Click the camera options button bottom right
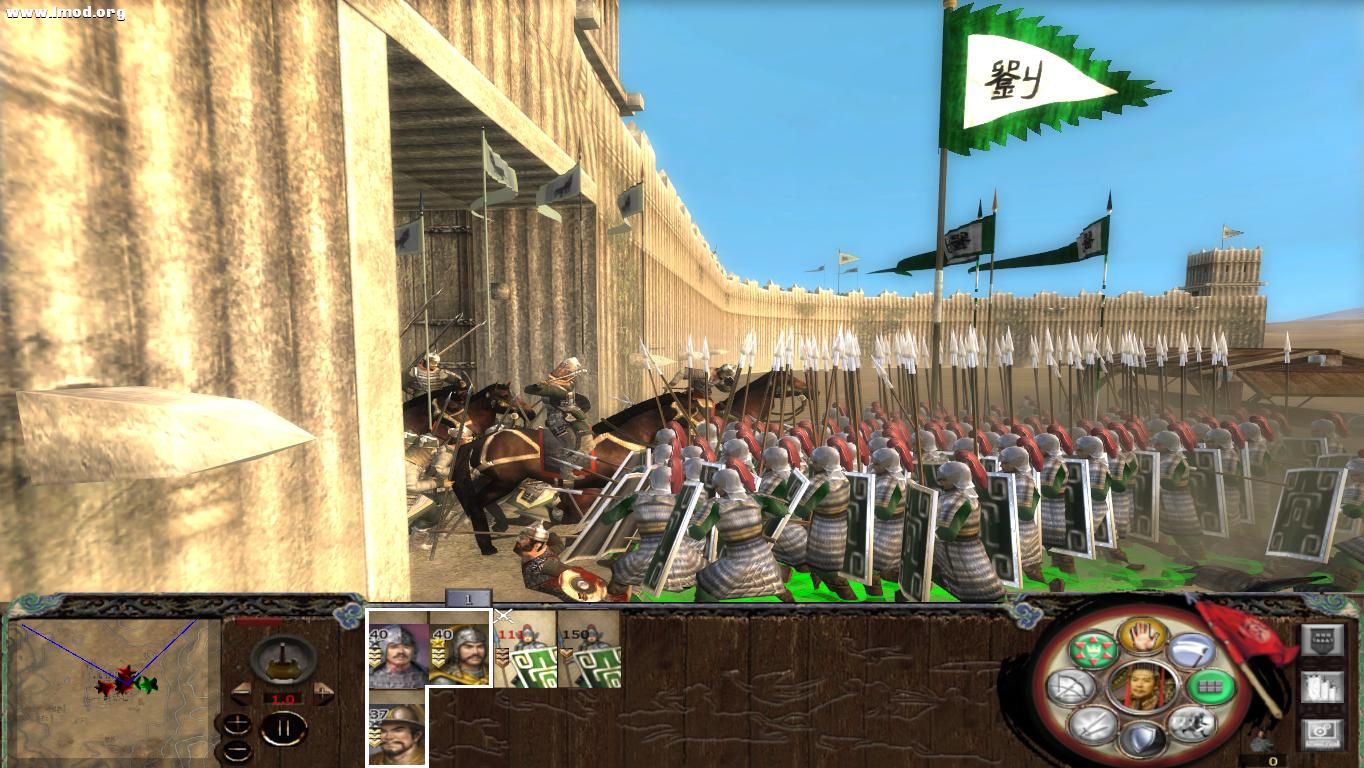1364x768 pixels. [x=1322, y=730]
